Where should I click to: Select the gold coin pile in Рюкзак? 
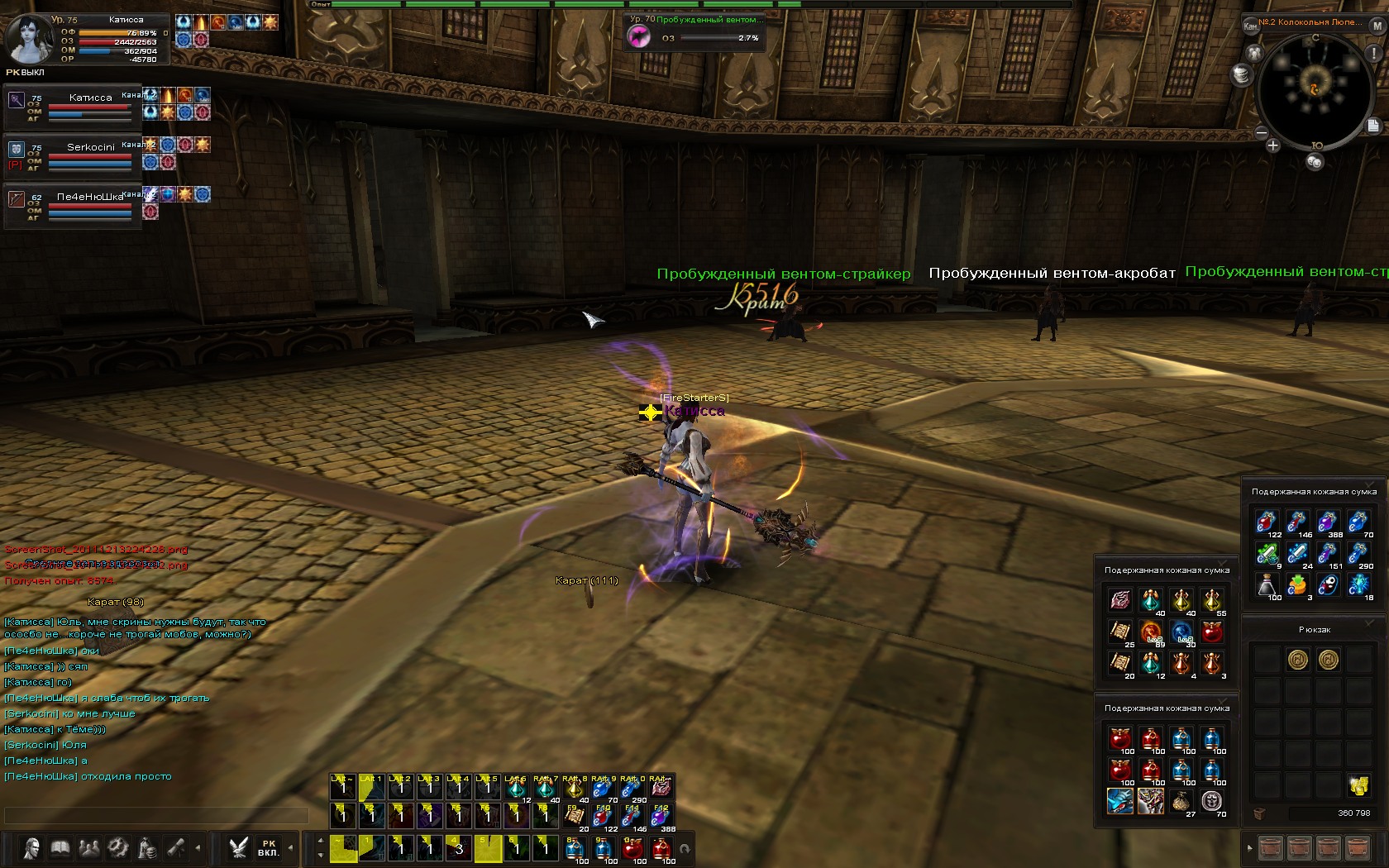click(1359, 785)
